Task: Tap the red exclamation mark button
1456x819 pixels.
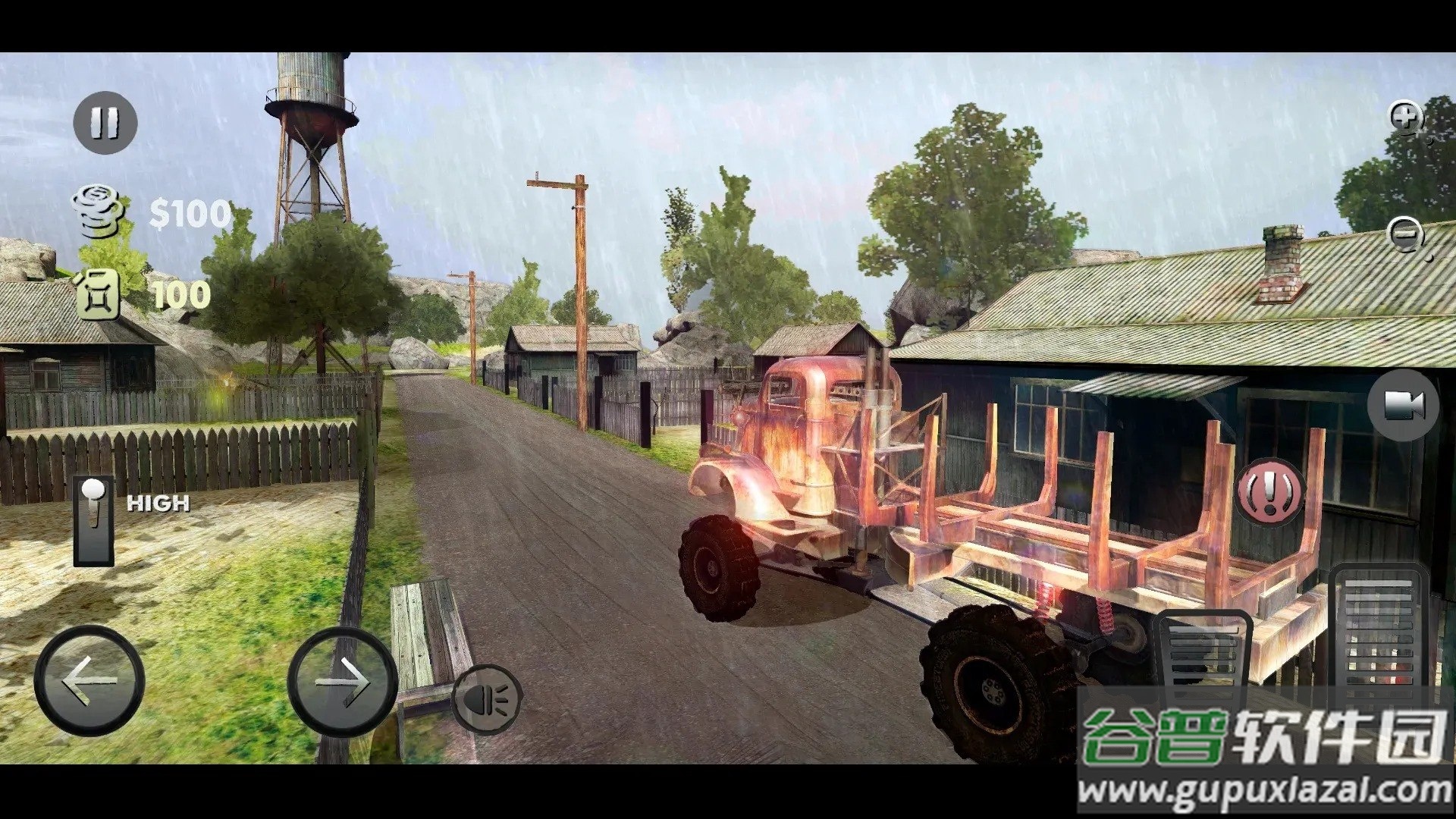Action: [1270, 491]
